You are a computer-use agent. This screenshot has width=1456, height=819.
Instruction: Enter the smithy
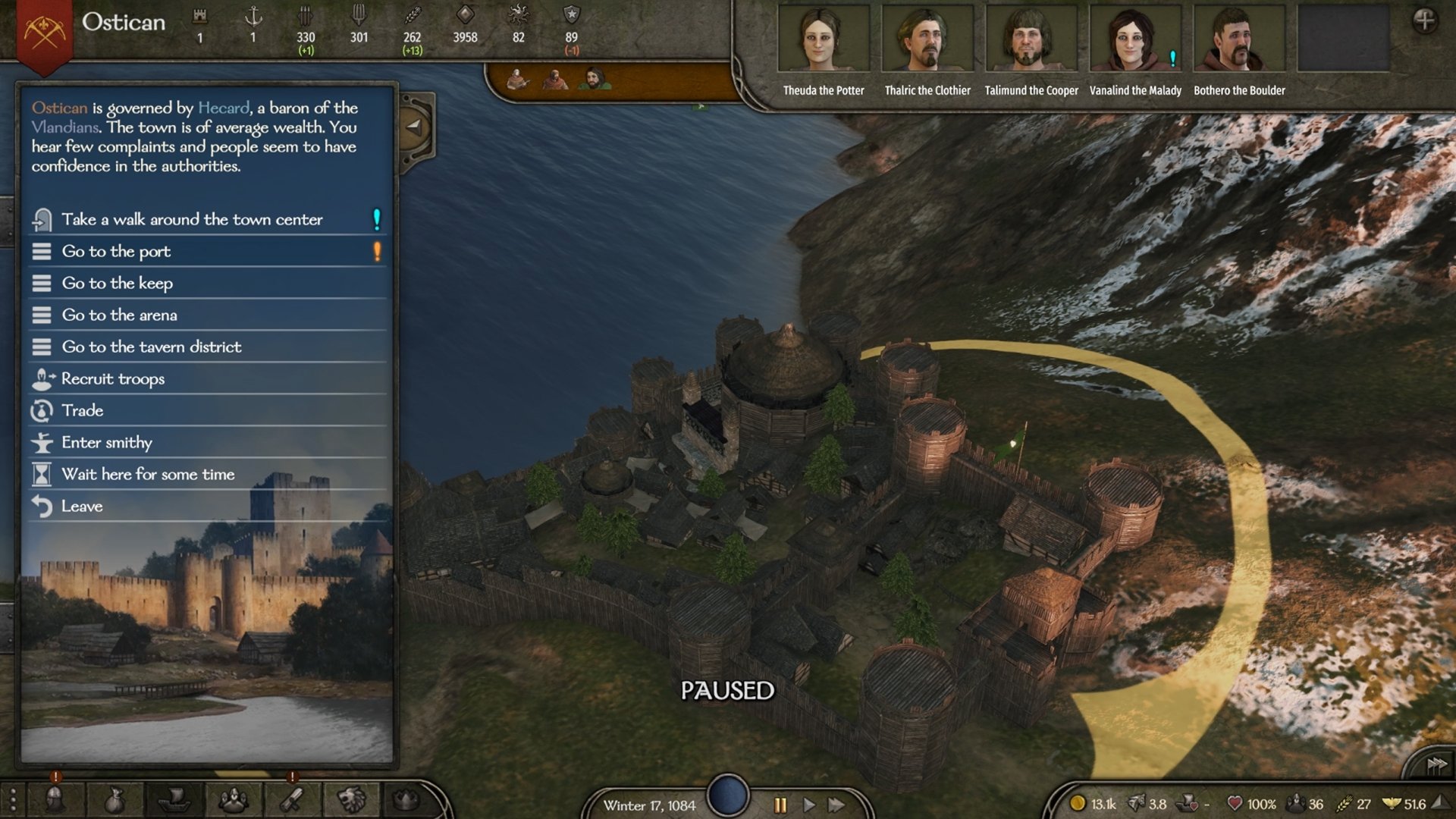107,443
